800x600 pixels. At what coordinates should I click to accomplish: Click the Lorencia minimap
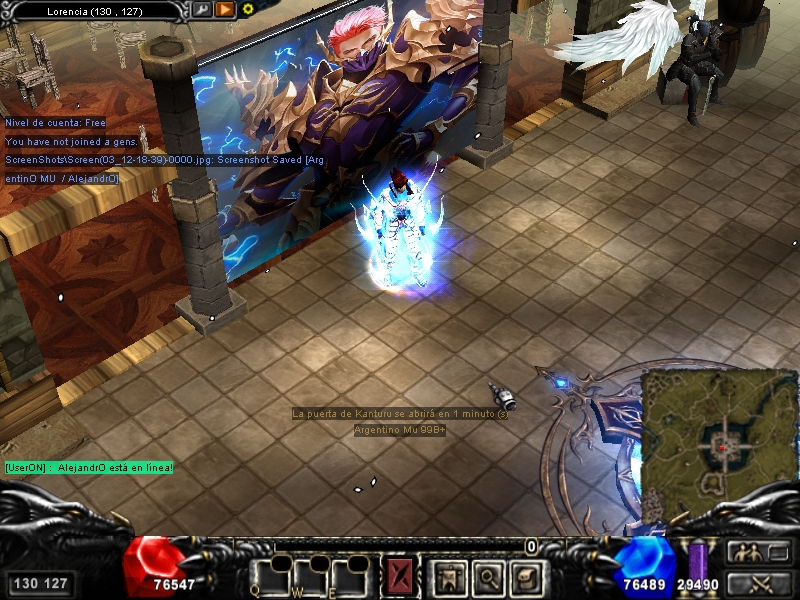[x=720, y=431]
